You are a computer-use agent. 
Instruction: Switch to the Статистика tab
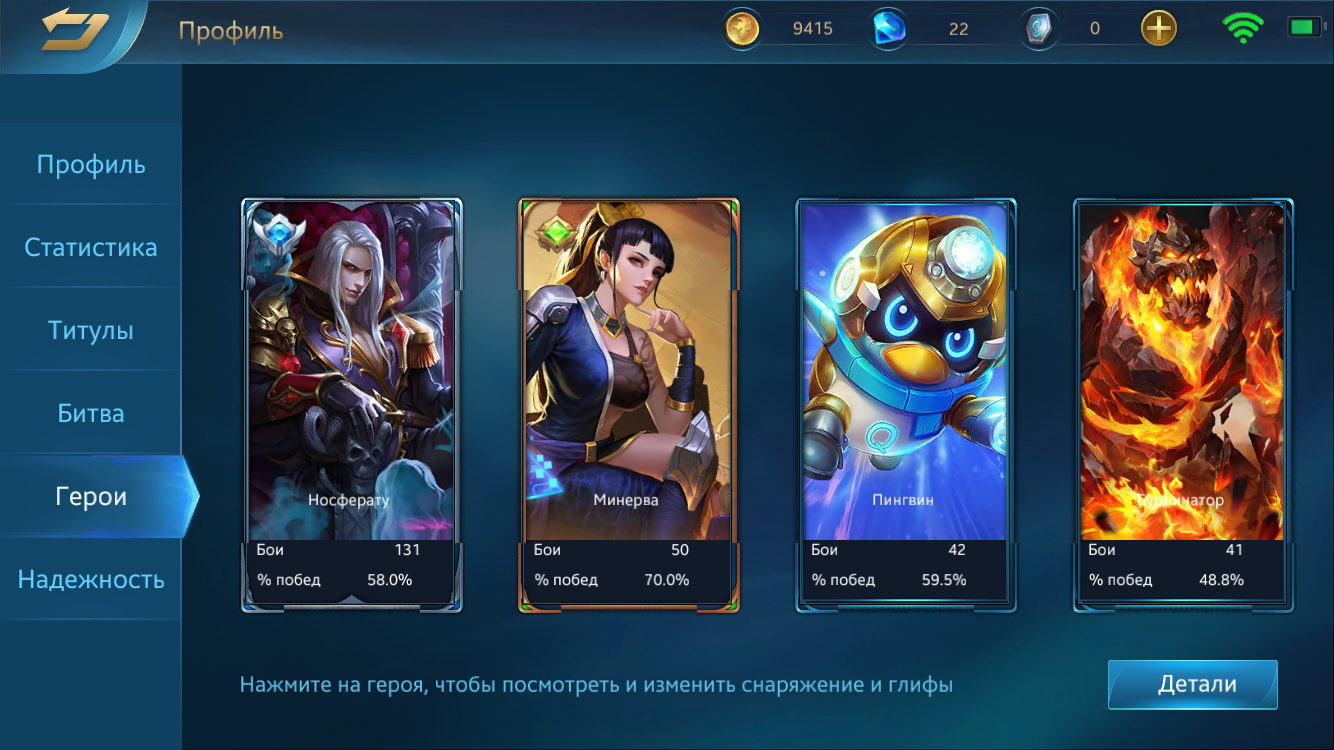click(91, 247)
